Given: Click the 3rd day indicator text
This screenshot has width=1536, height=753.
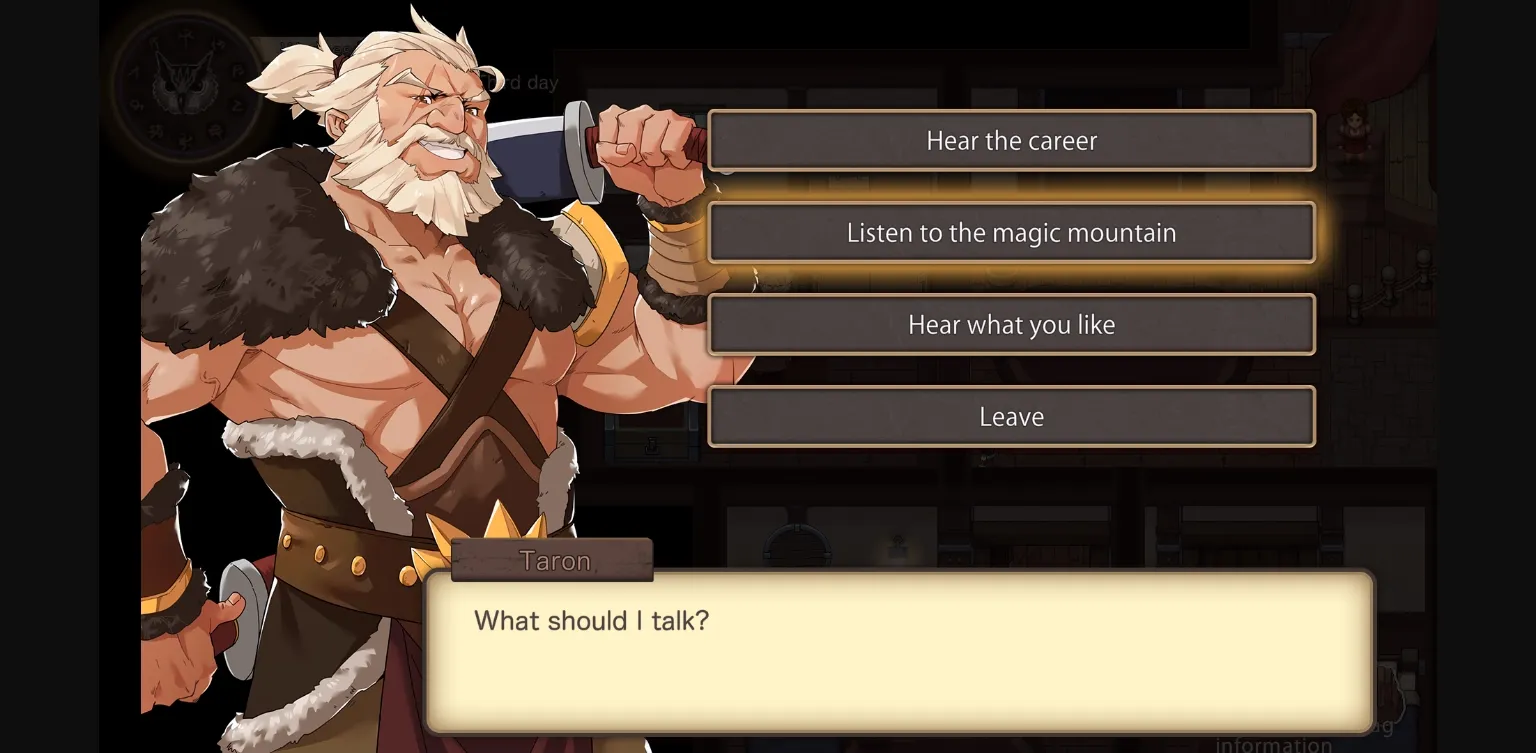Looking at the screenshot, I should point(520,83).
